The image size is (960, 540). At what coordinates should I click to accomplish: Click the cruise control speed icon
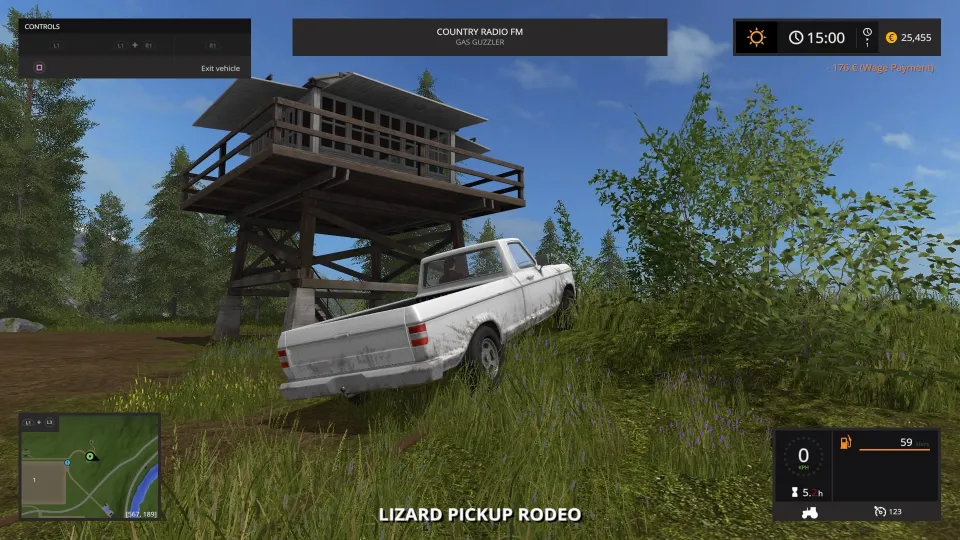pyautogui.click(x=879, y=511)
